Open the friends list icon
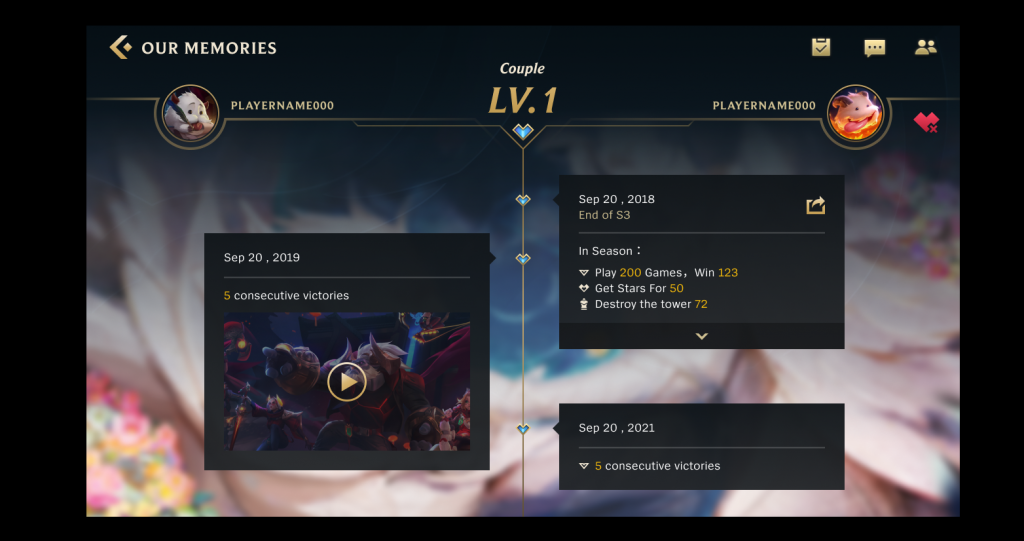Screen dimensions: 1024x541 pos(926,47)
